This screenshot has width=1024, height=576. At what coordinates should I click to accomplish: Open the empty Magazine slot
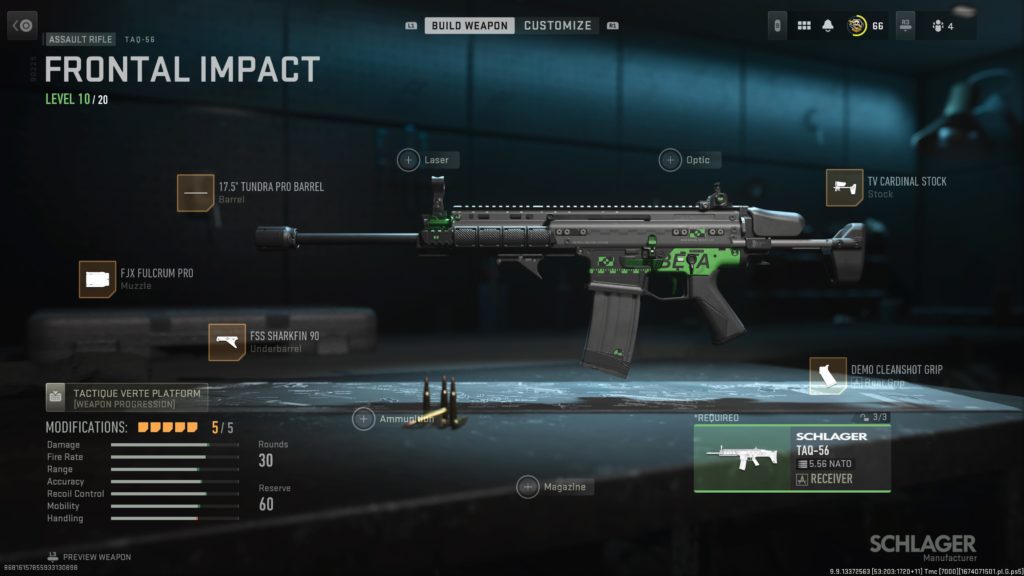[528, 487]
